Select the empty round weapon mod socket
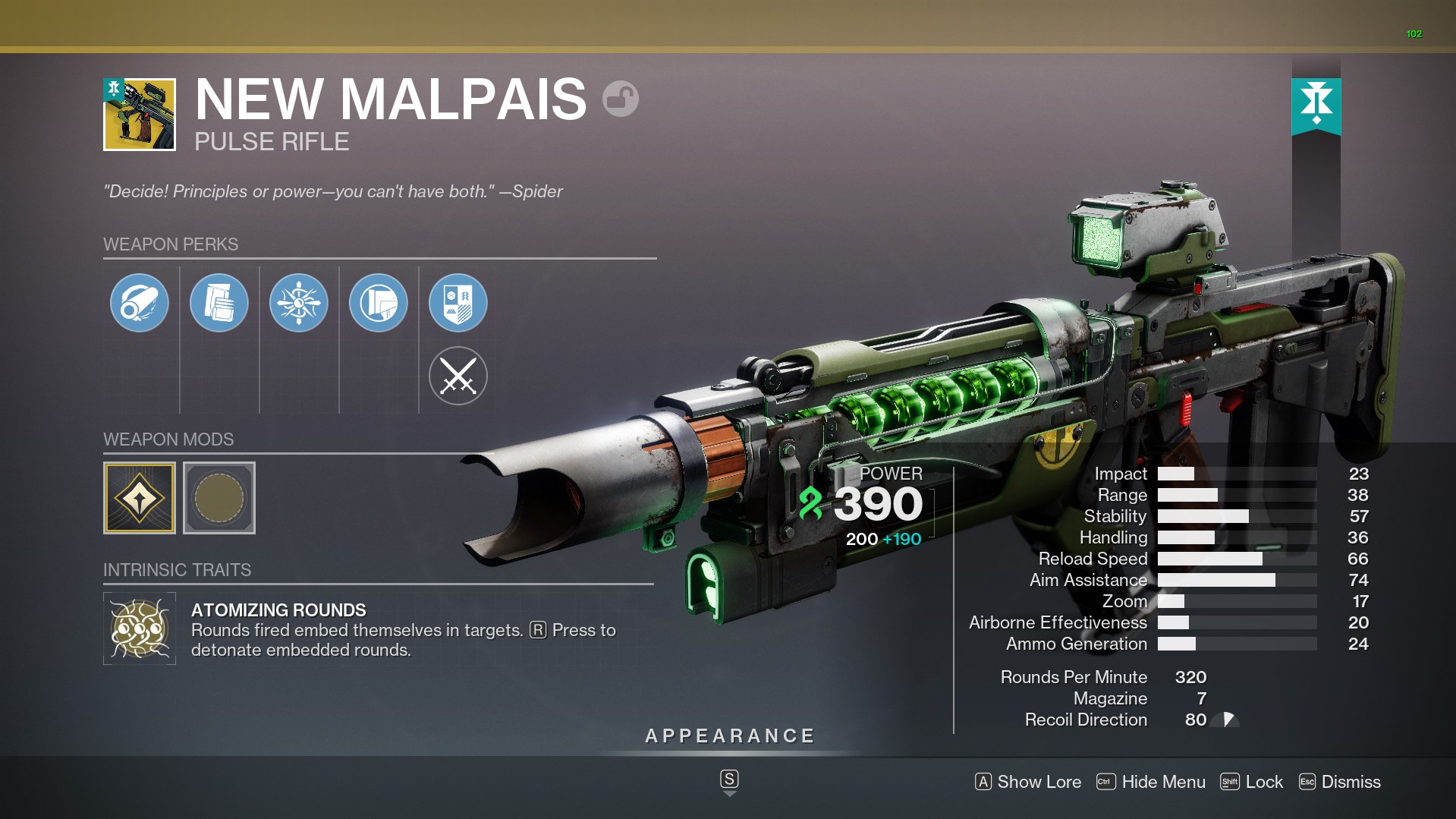Screen dimensions: 1456x819 coord(219,498)
